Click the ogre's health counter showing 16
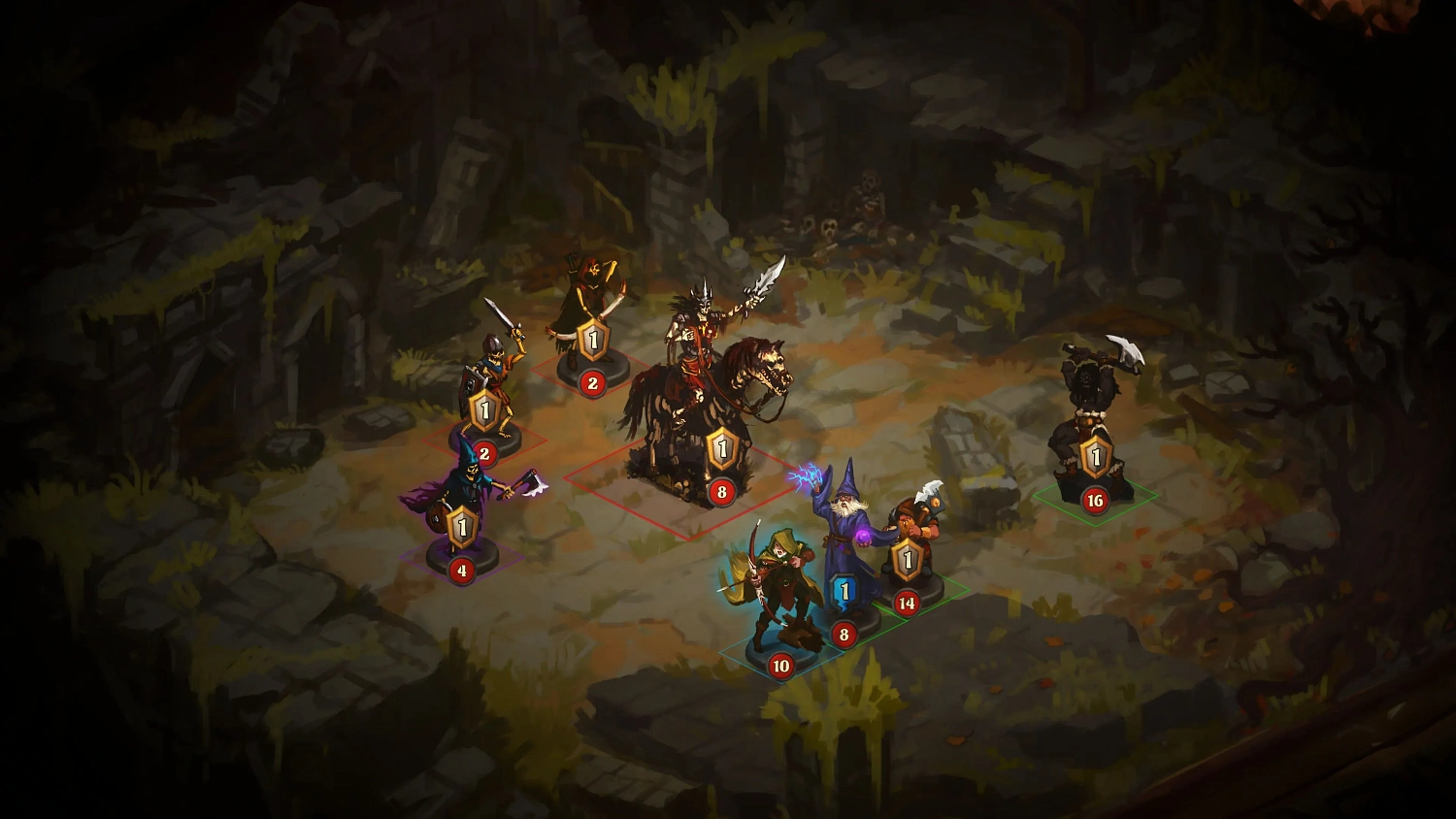This screenshot has width=1456, height=819. [x=1097, y=502]
